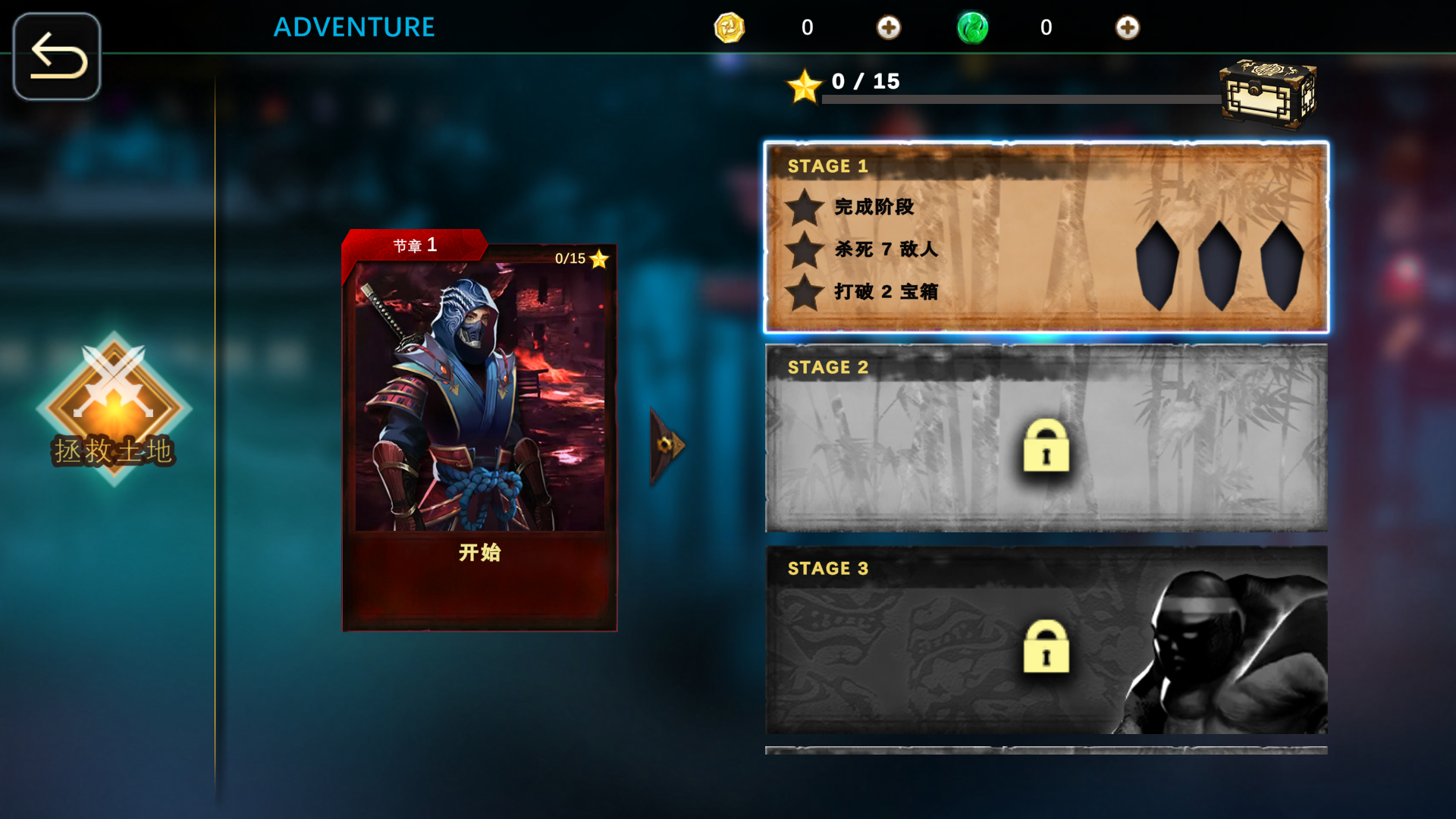Select the locked Stage 3 panel
Image resolution: width=1456 pixels, height=819 pixels.
click(1046, 639)
